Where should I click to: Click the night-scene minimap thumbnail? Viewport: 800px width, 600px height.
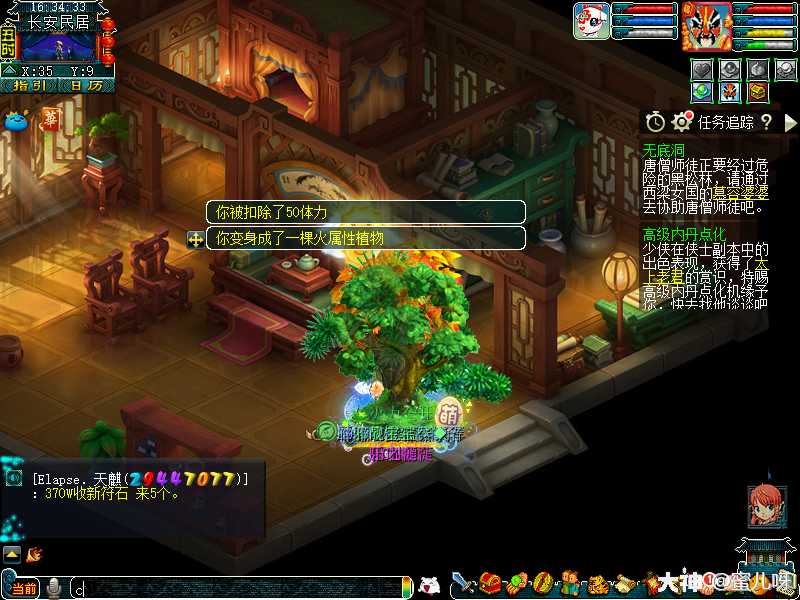click(59, 47)
